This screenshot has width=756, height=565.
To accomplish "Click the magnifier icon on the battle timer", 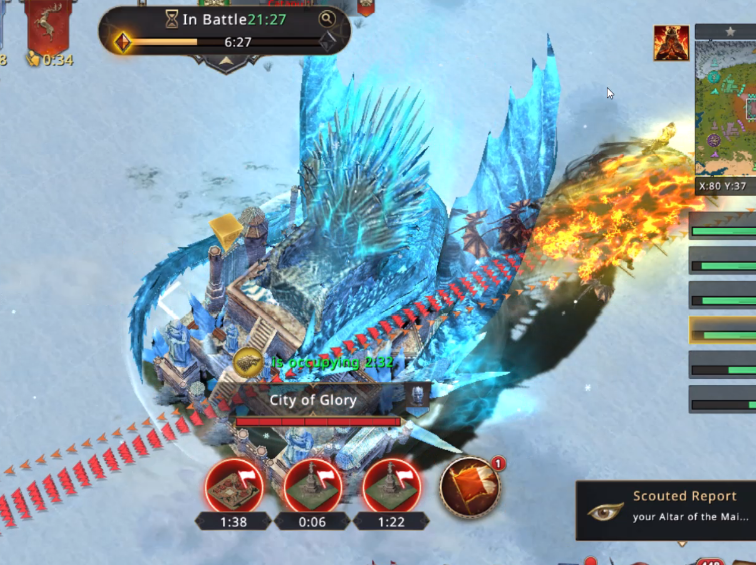I will [326, 19].
